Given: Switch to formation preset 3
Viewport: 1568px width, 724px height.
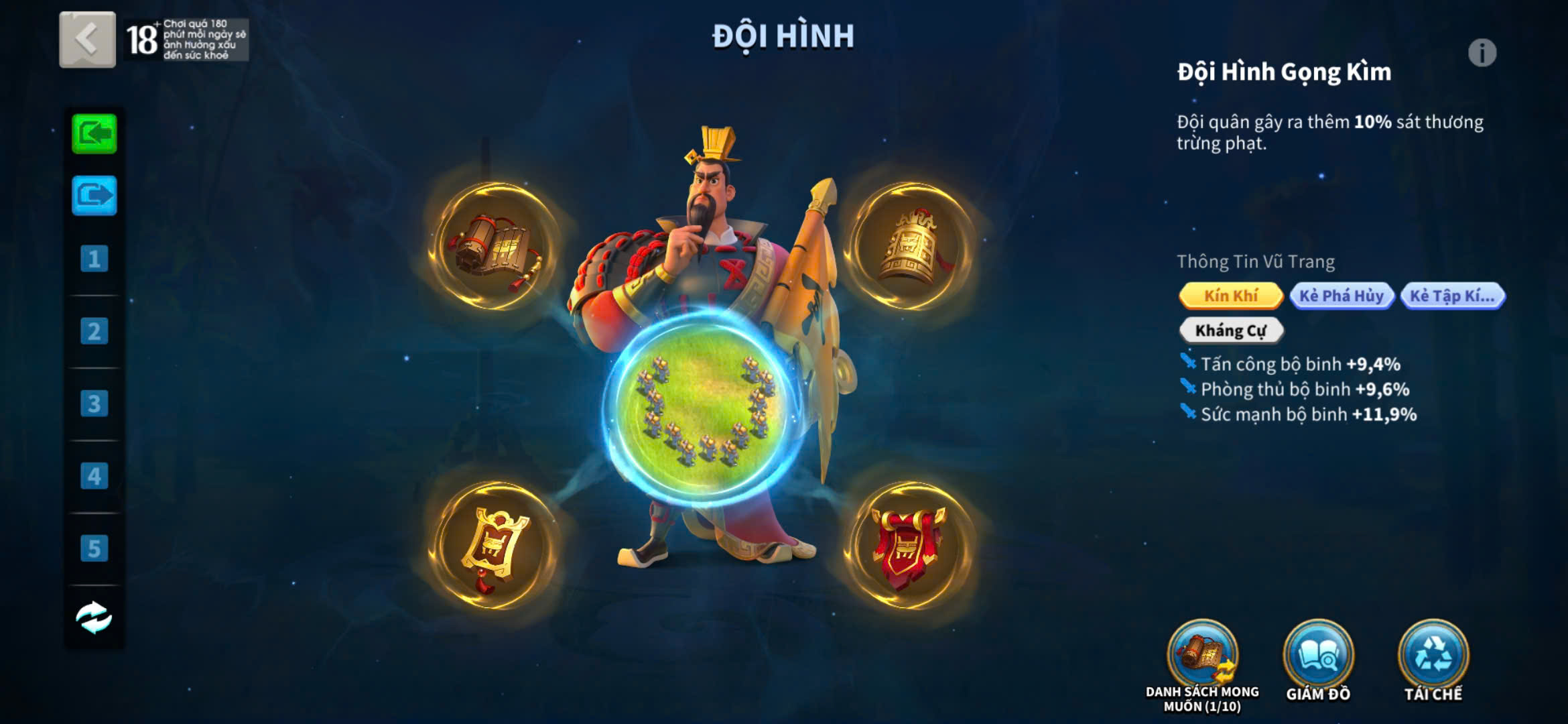Looking at the screenshot, I should pyautogui.click(x=94, y=404).
